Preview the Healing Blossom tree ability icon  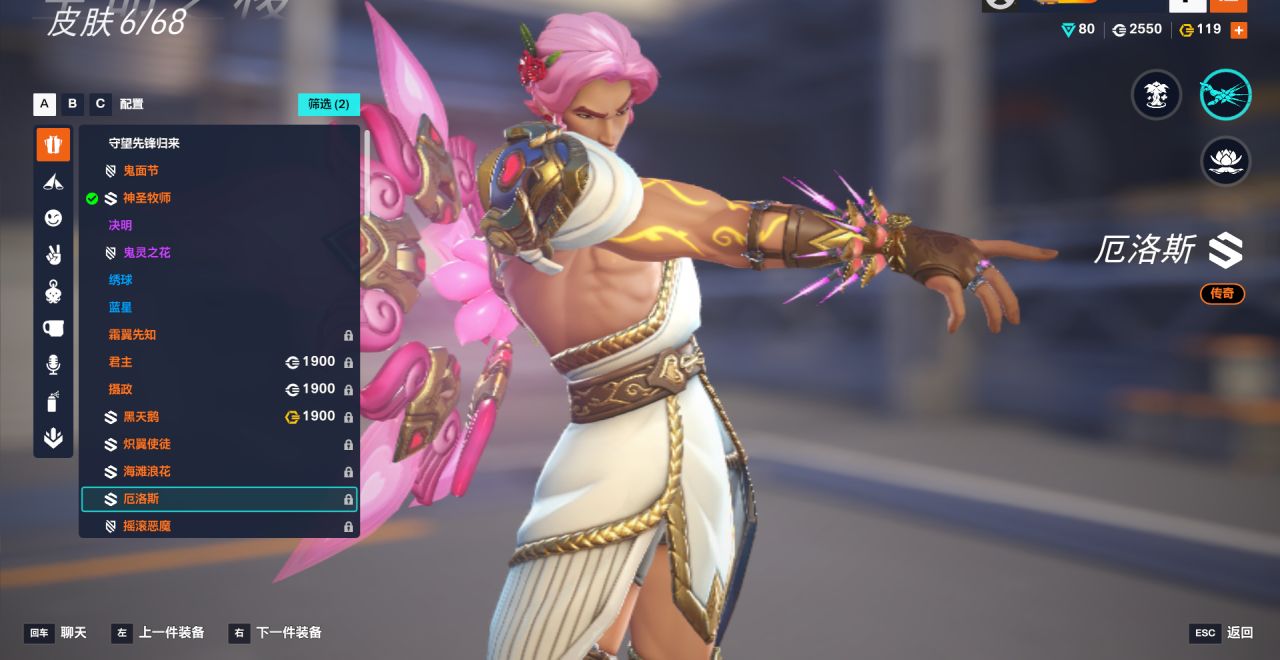tap(1157, 96)
